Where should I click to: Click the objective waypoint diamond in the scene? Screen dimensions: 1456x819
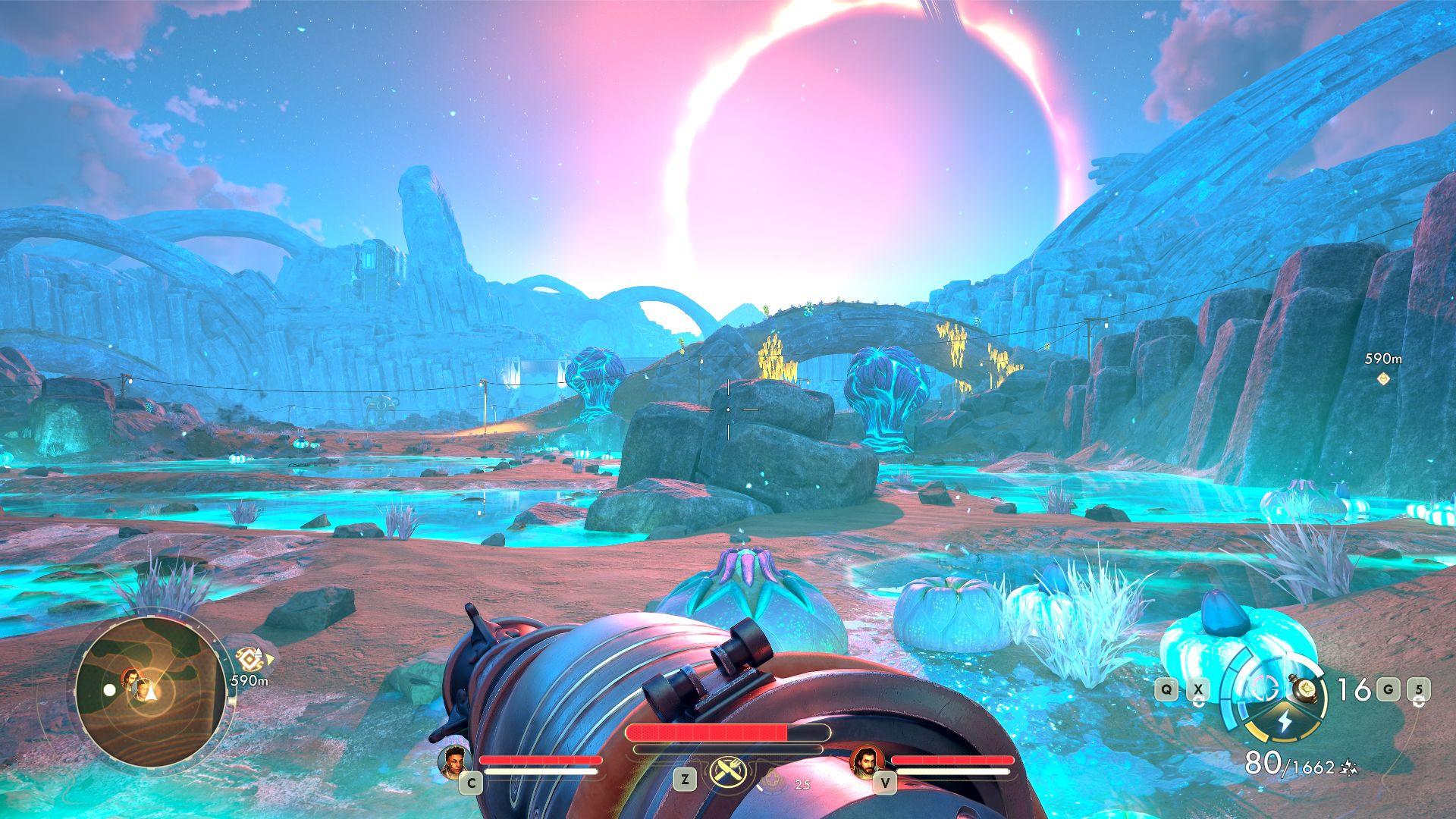(x=1383, y=378)
